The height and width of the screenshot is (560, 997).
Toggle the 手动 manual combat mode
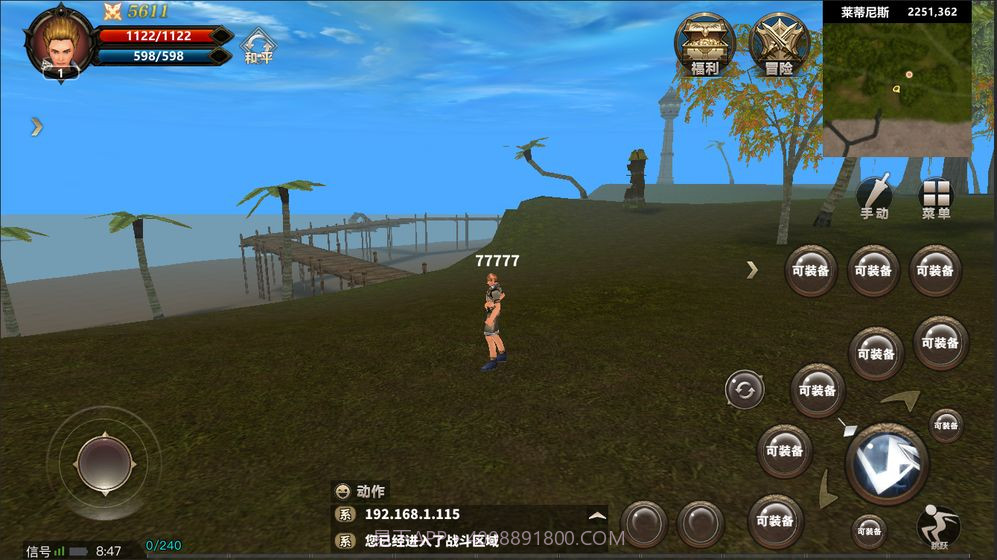(x=874, y=197)
